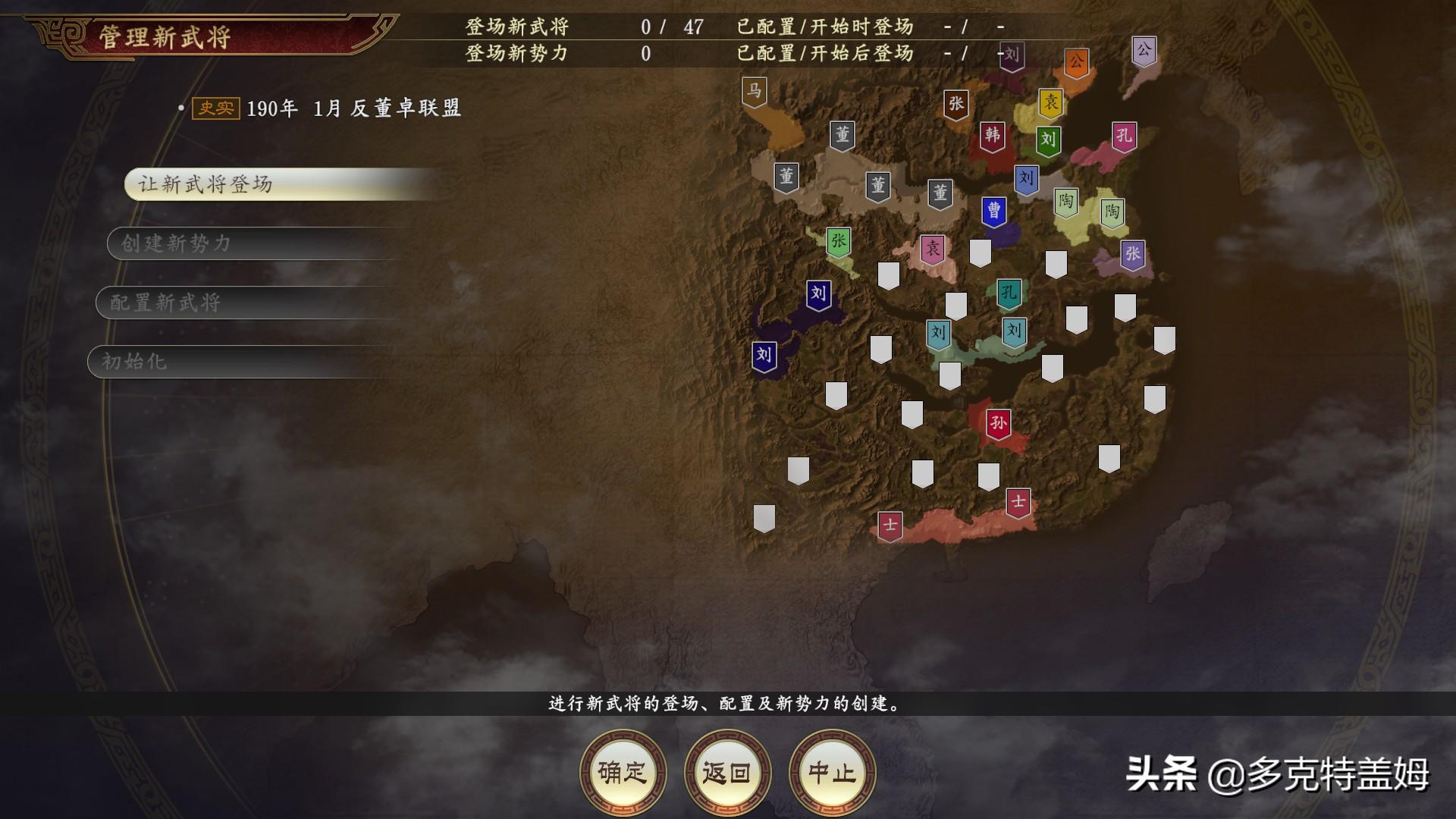
Task: Select the pink 孔 (Kong) banner in the east
Action: point(1123,134)
